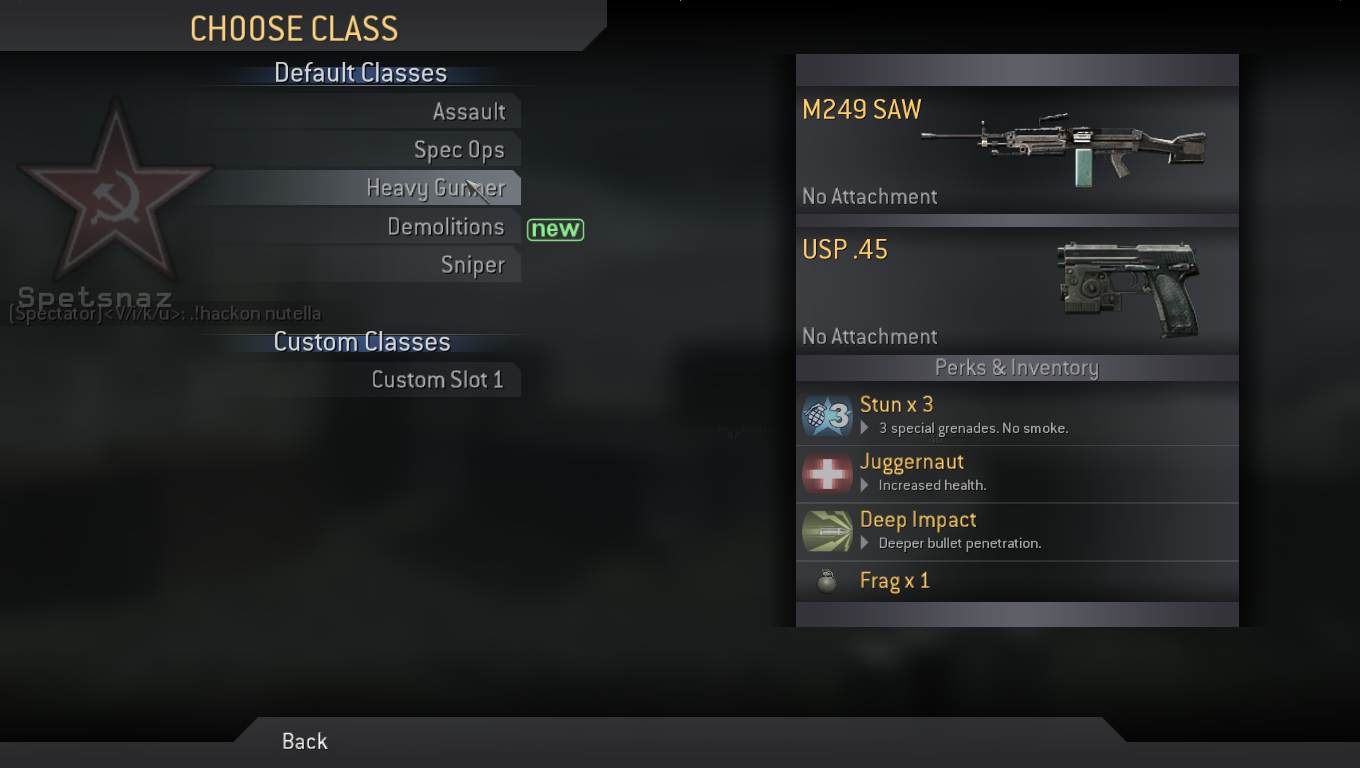Choose the Sniper class
Image resolution: width=1360 pixels, height=768 pixels.
tap(472, 265)
